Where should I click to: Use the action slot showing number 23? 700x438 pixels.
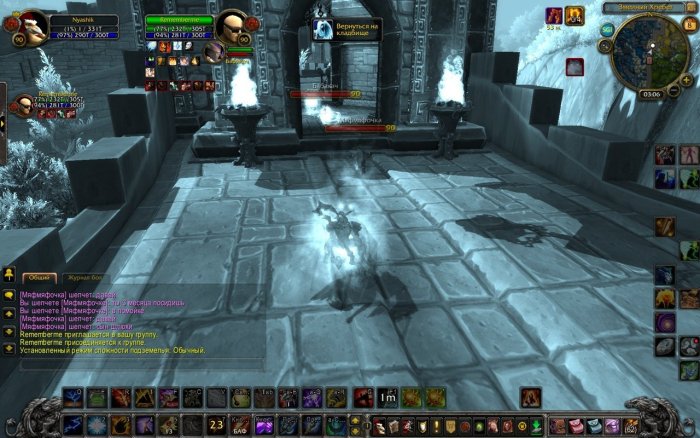[217, 423]
